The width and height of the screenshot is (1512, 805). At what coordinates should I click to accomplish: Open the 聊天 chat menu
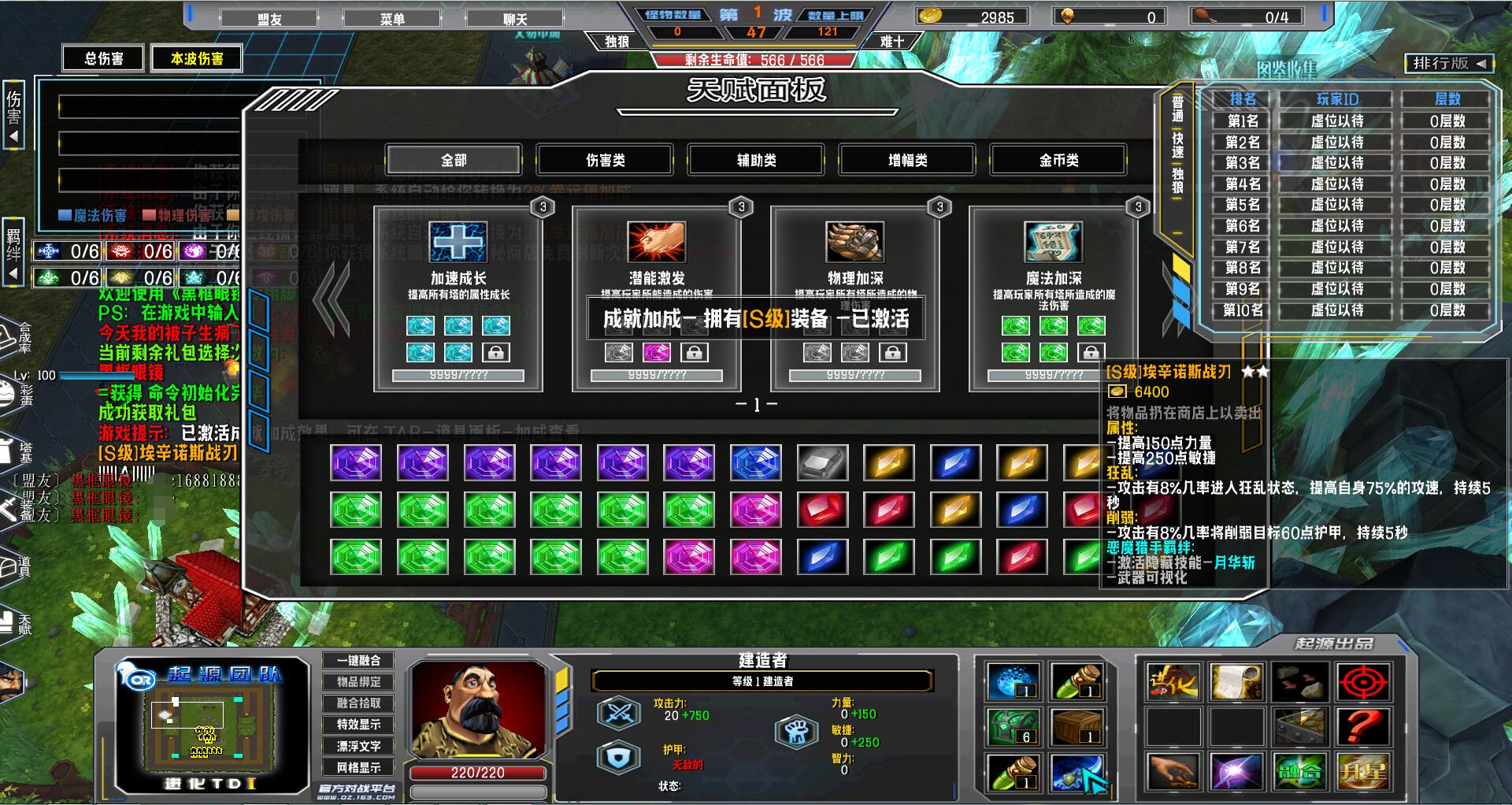coord(515,19)
